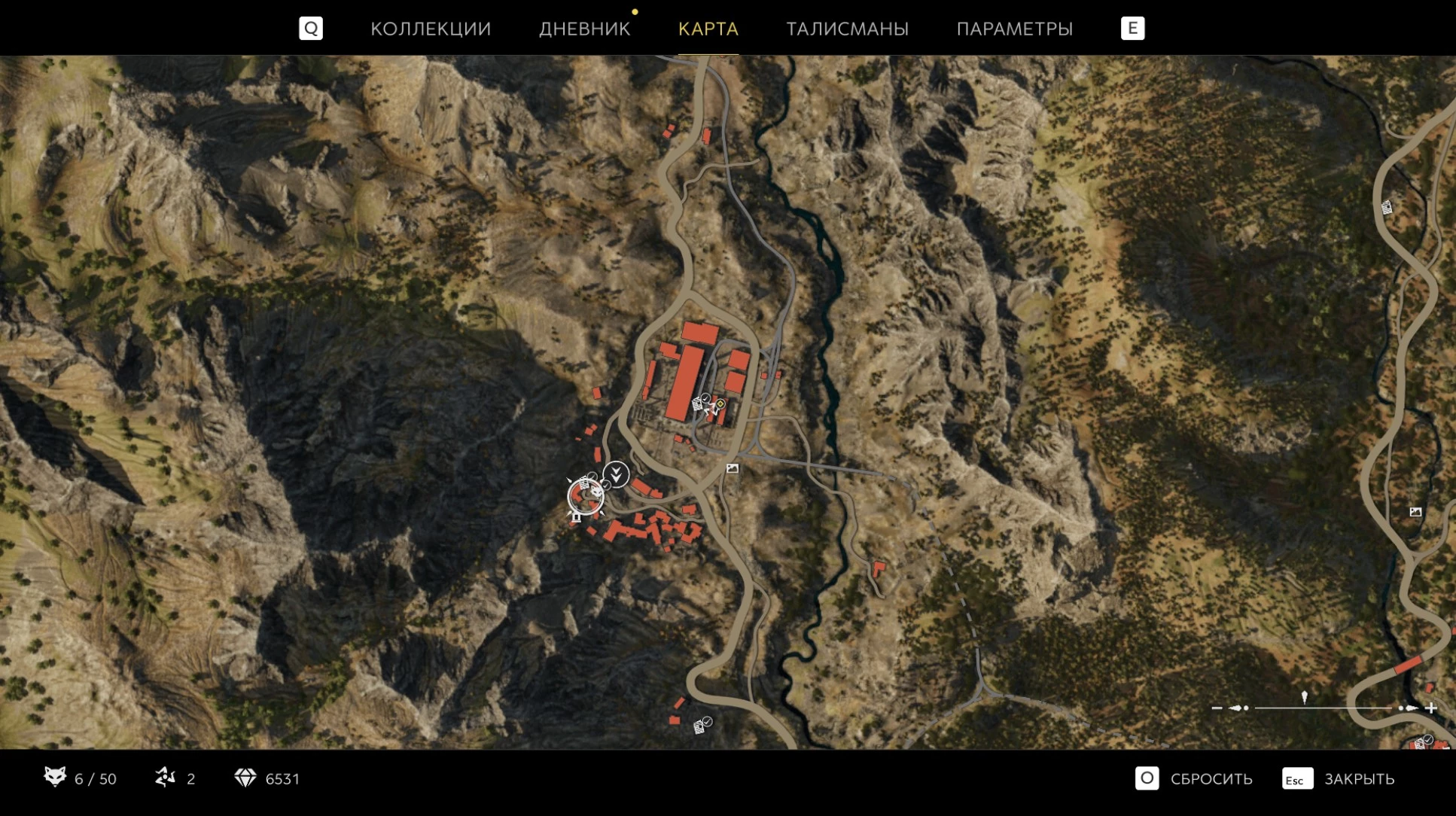The height and width of the screenshot is (816, 1456).
Task: Select the fox mask marker in the circle
Action: click(x=586, y=496)
